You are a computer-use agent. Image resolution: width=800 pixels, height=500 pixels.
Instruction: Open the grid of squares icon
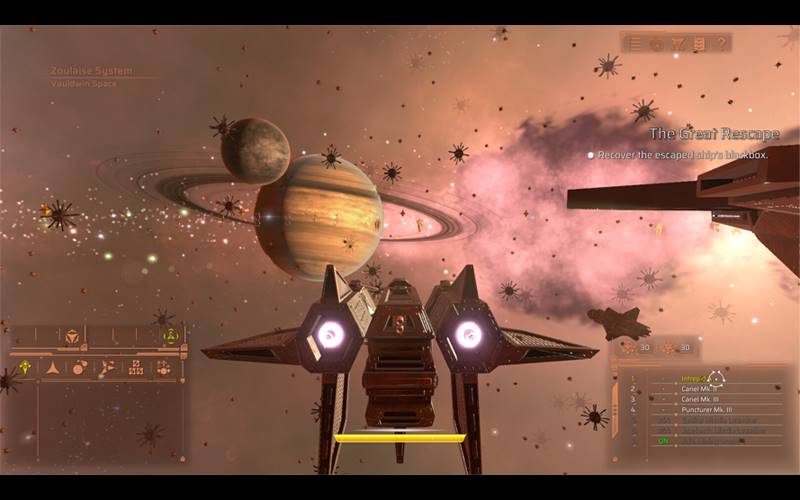(135, 368)
